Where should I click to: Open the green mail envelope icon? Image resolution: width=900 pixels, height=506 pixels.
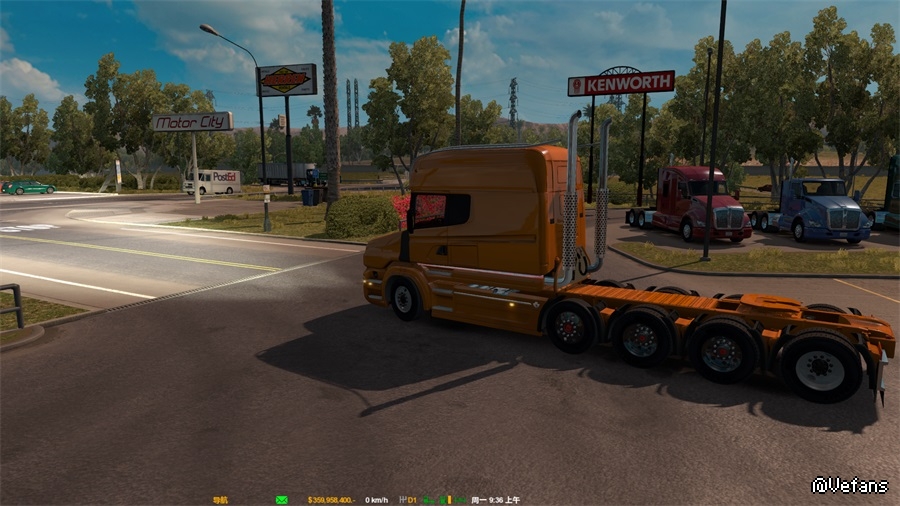282,499
